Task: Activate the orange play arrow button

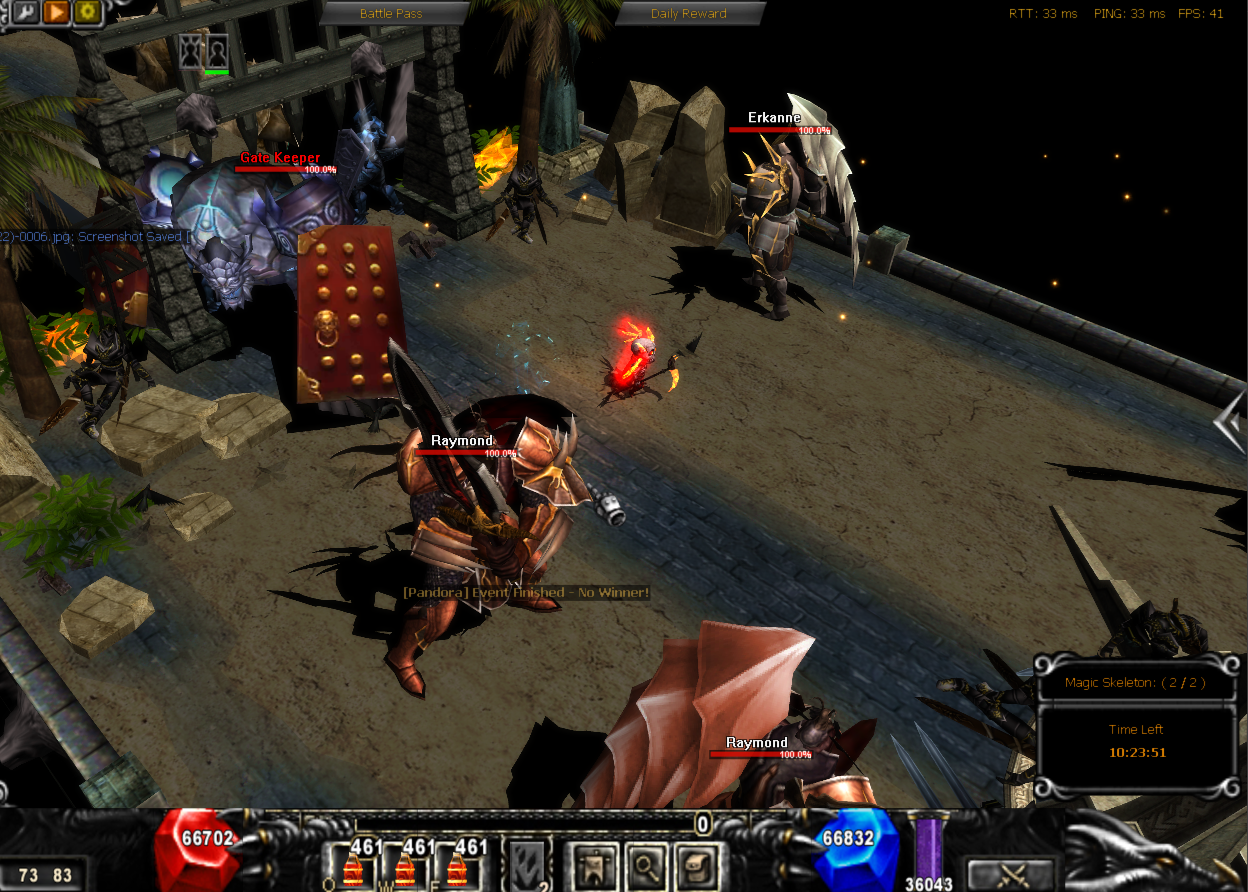Action: 56,12
